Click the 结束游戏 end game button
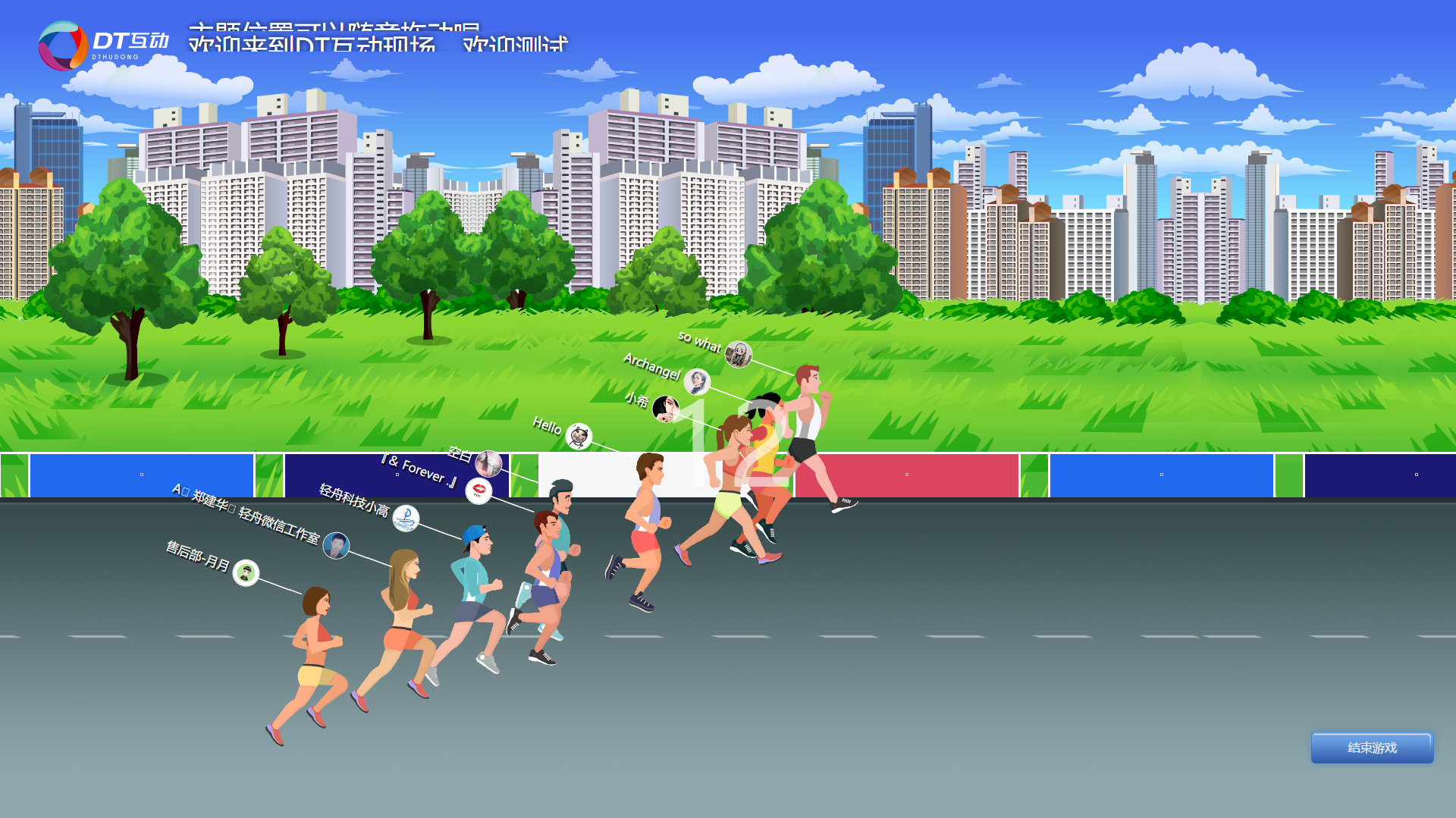This screenshot has width=1456, height=818. click(1372, 747)
